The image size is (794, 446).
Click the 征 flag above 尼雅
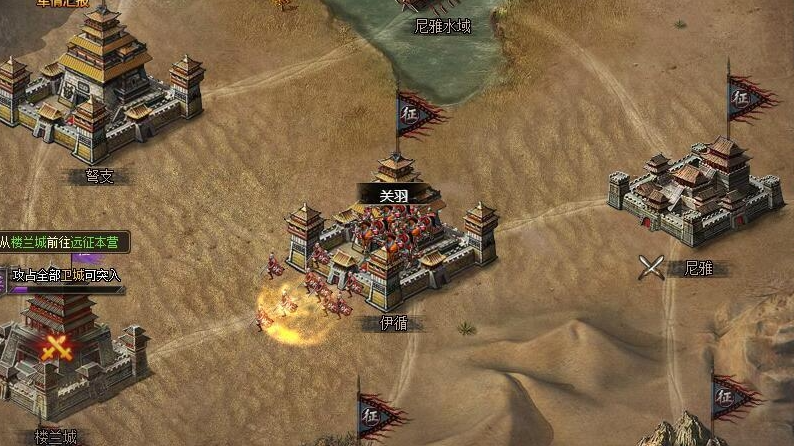[745, 98]
